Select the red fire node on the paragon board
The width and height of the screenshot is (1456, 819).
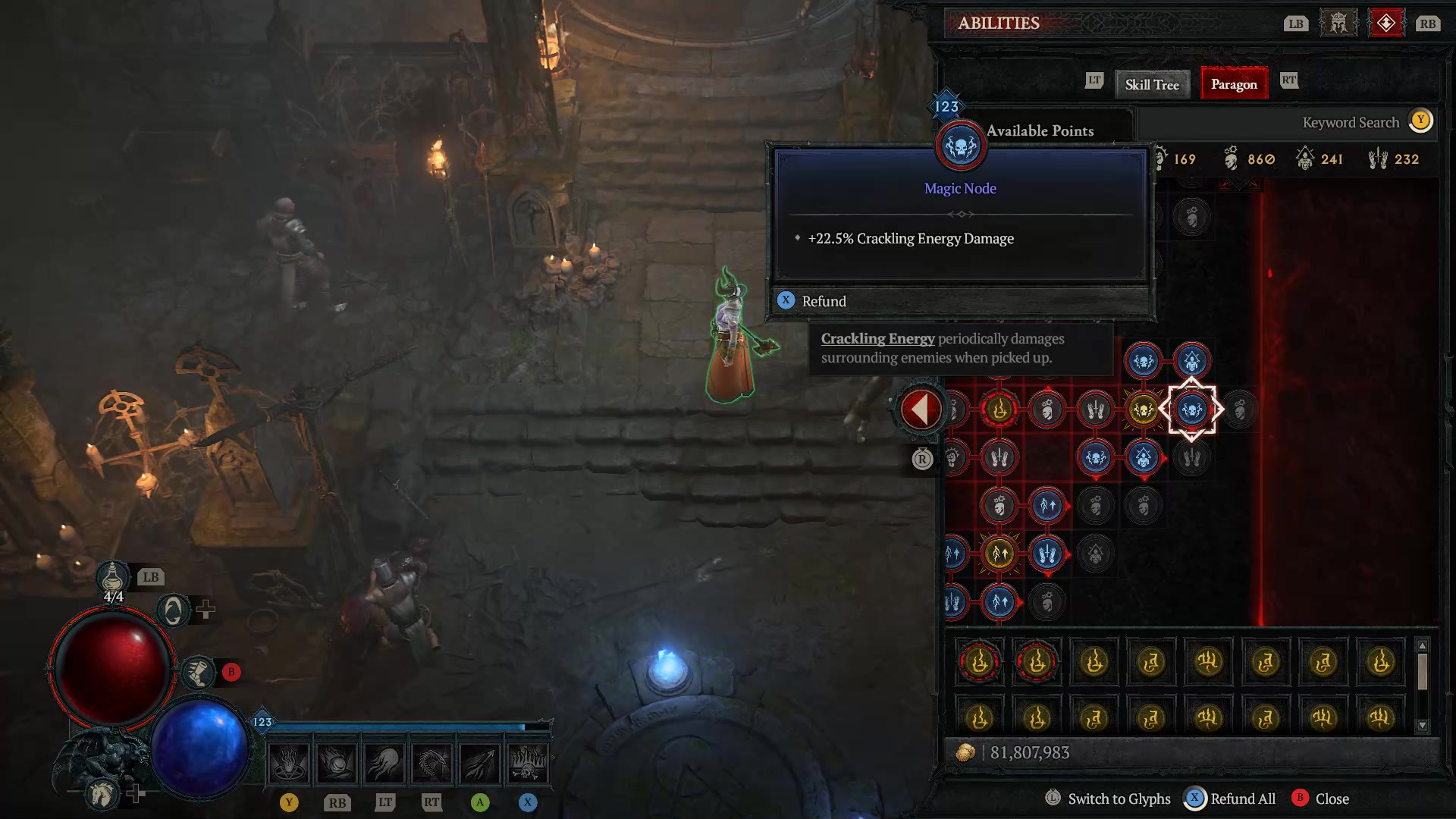1001,408
